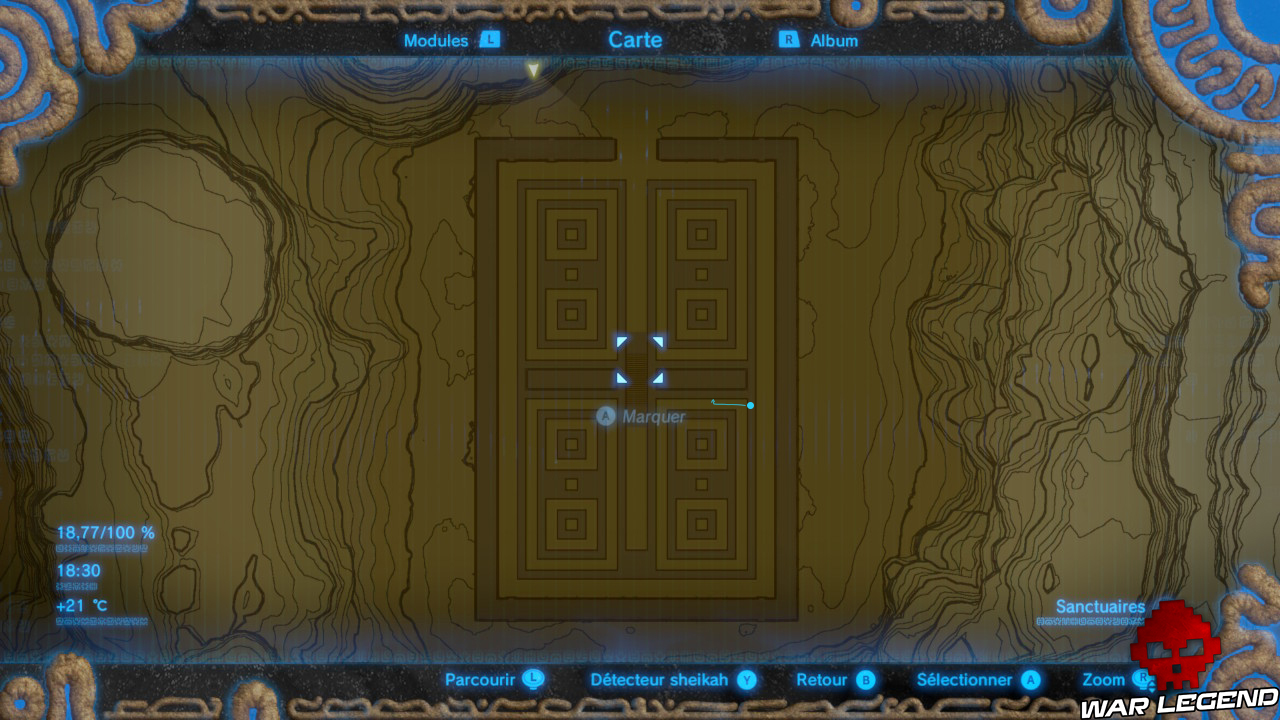Click the L stick icon next to Parcourir
This screenshot has width=1280, height=720.
pos(533,680)
